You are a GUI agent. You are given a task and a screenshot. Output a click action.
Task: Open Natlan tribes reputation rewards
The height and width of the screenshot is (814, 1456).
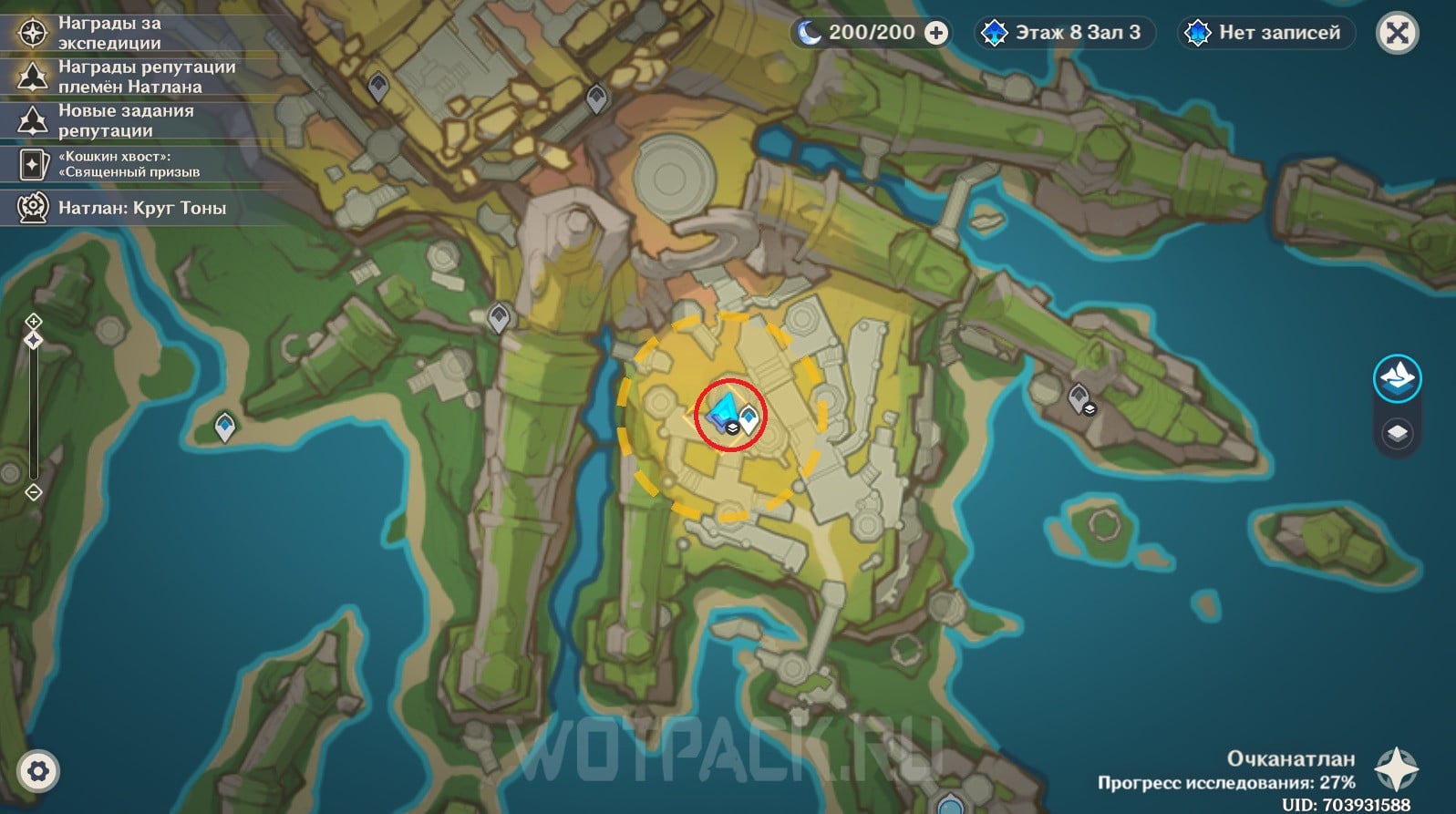tap(146, 77)
